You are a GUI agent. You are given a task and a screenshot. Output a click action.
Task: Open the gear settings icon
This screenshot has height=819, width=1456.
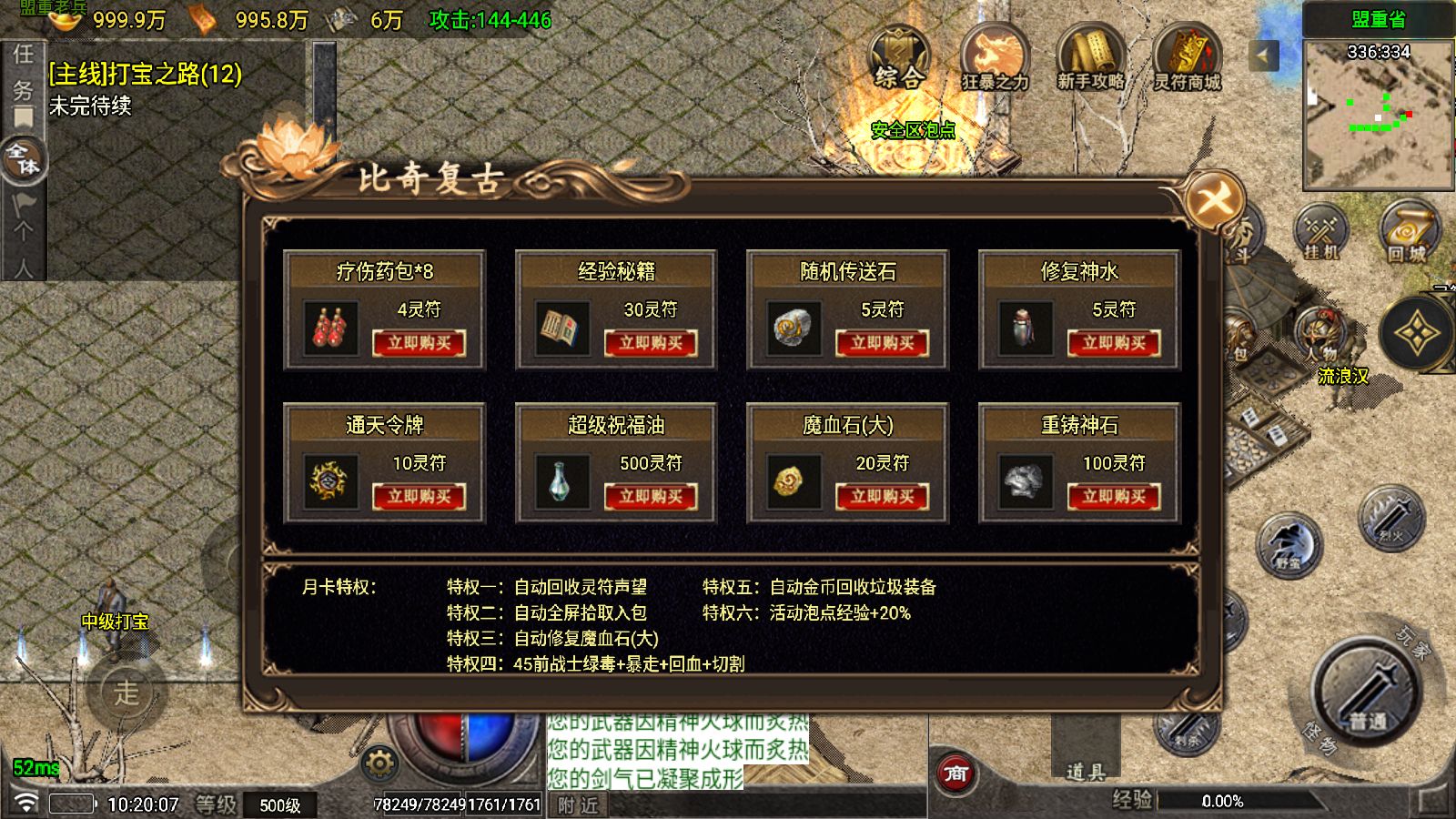(x=379, y=763)
